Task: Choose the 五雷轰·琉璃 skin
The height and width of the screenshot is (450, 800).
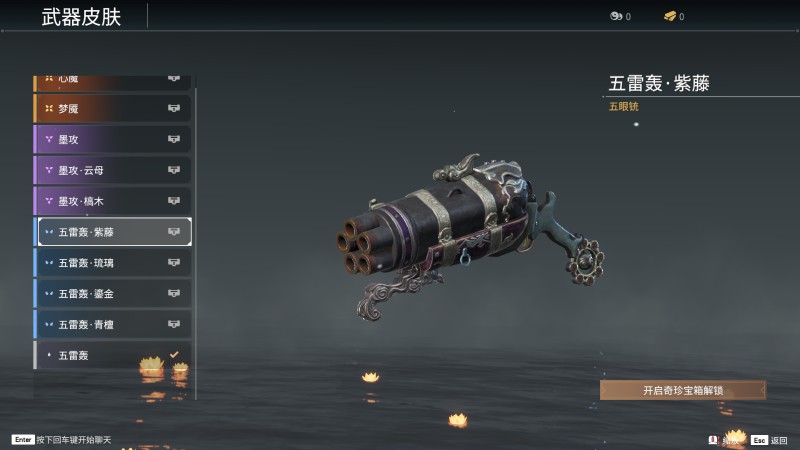Action: [112, 263]
